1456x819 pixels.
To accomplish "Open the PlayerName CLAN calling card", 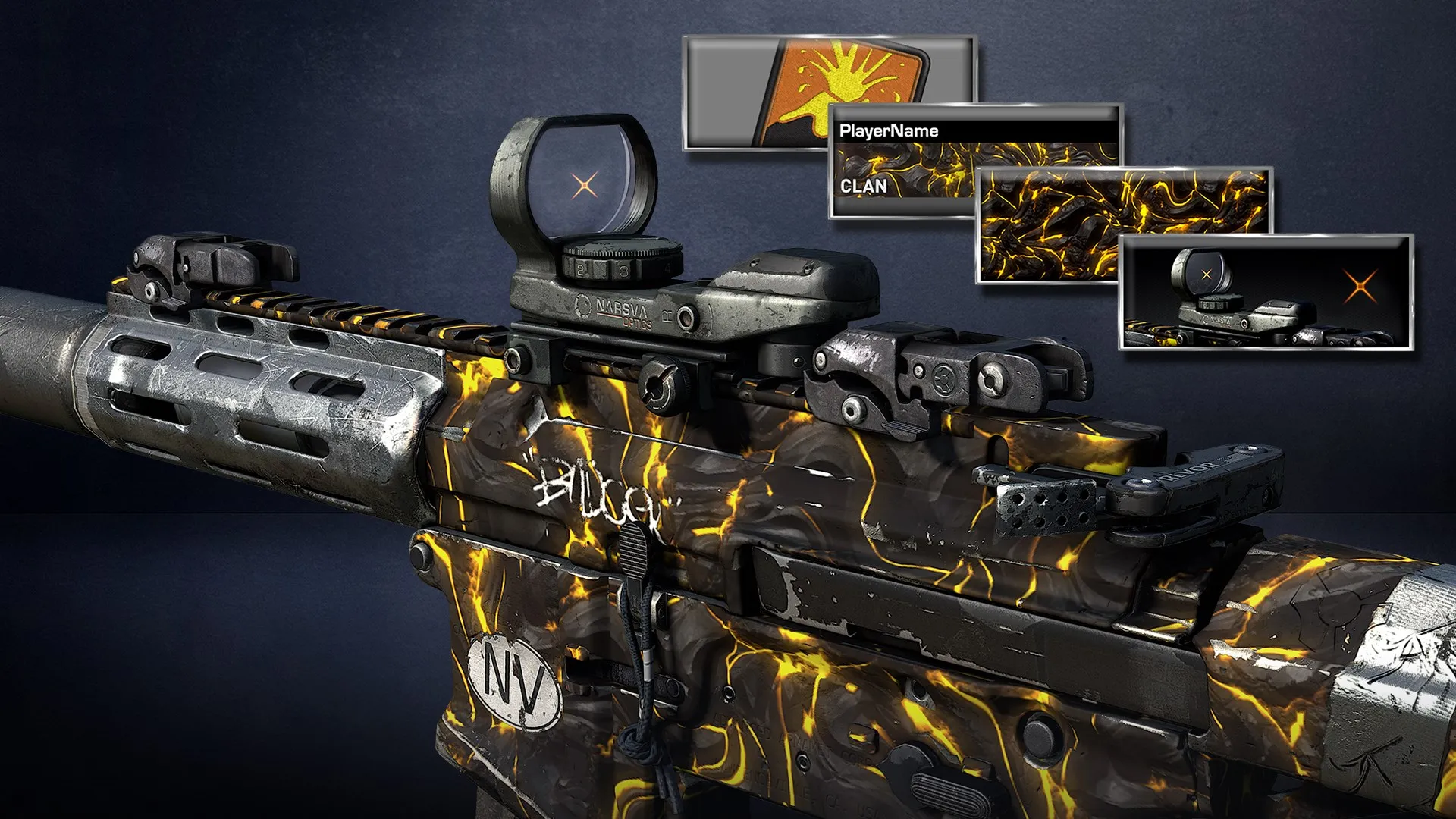I will [x=902, y=161].
